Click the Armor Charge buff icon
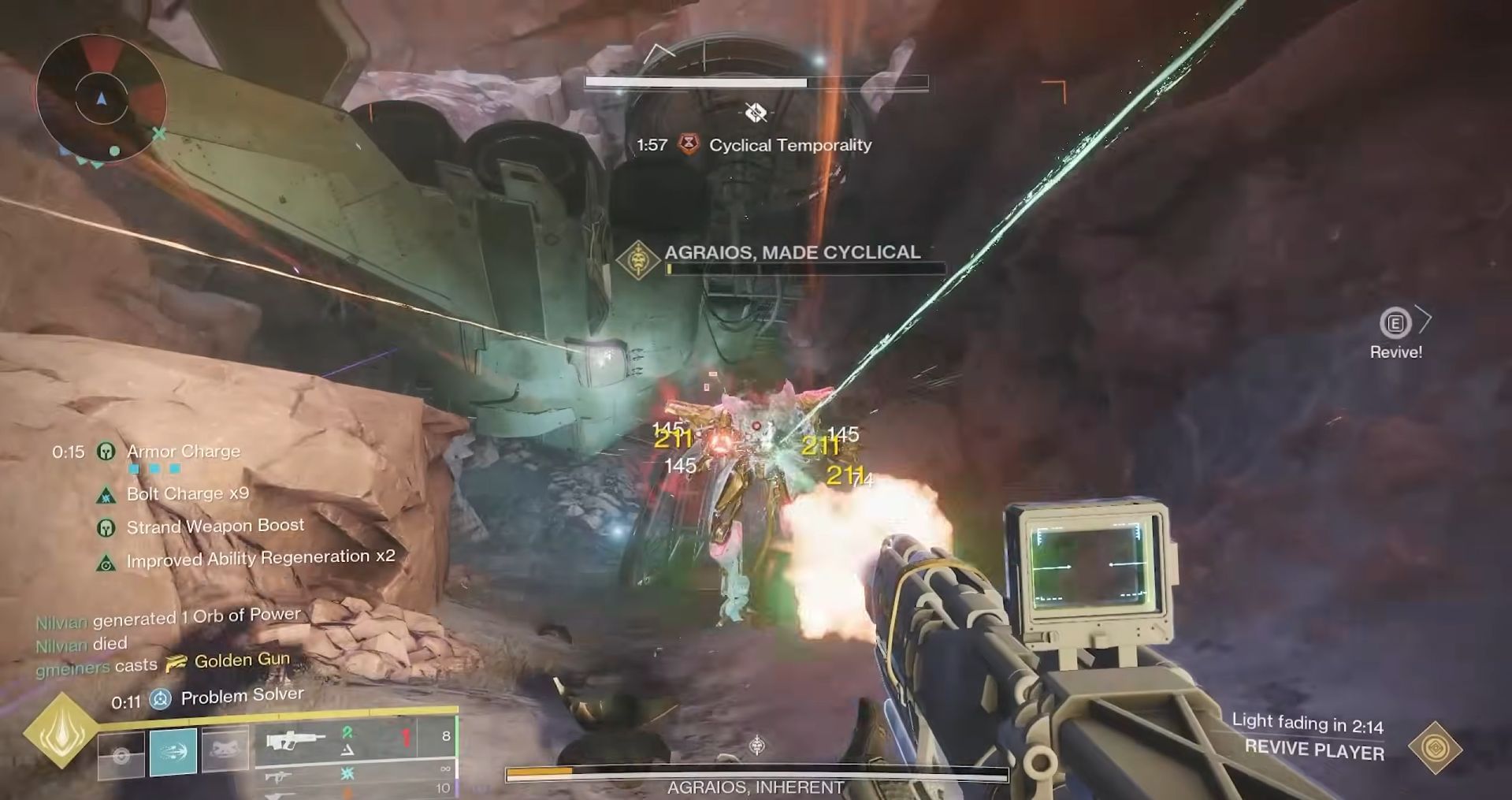 pos(106,452)
